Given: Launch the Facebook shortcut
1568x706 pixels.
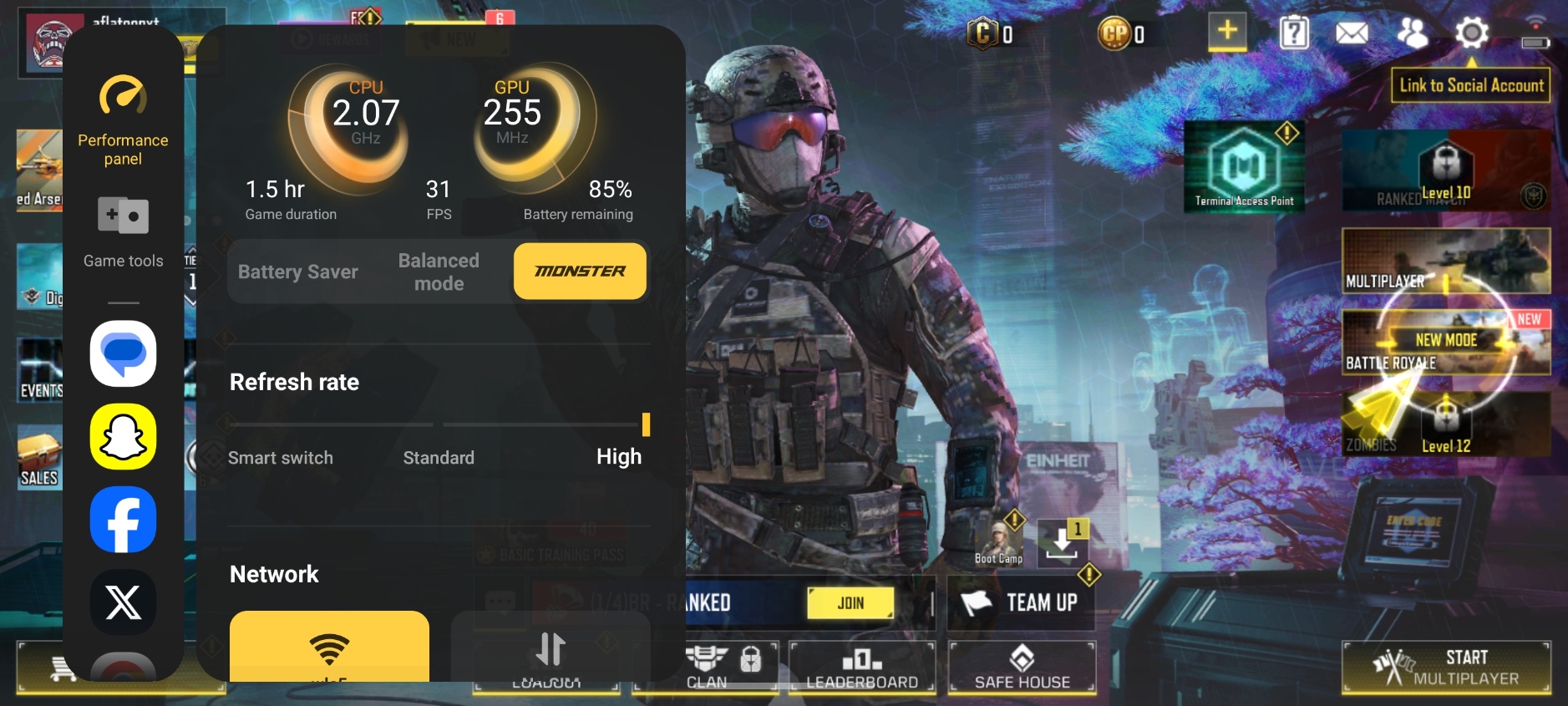Looking at the screenshot, I should pyautogui.click(x=123, y=520).
